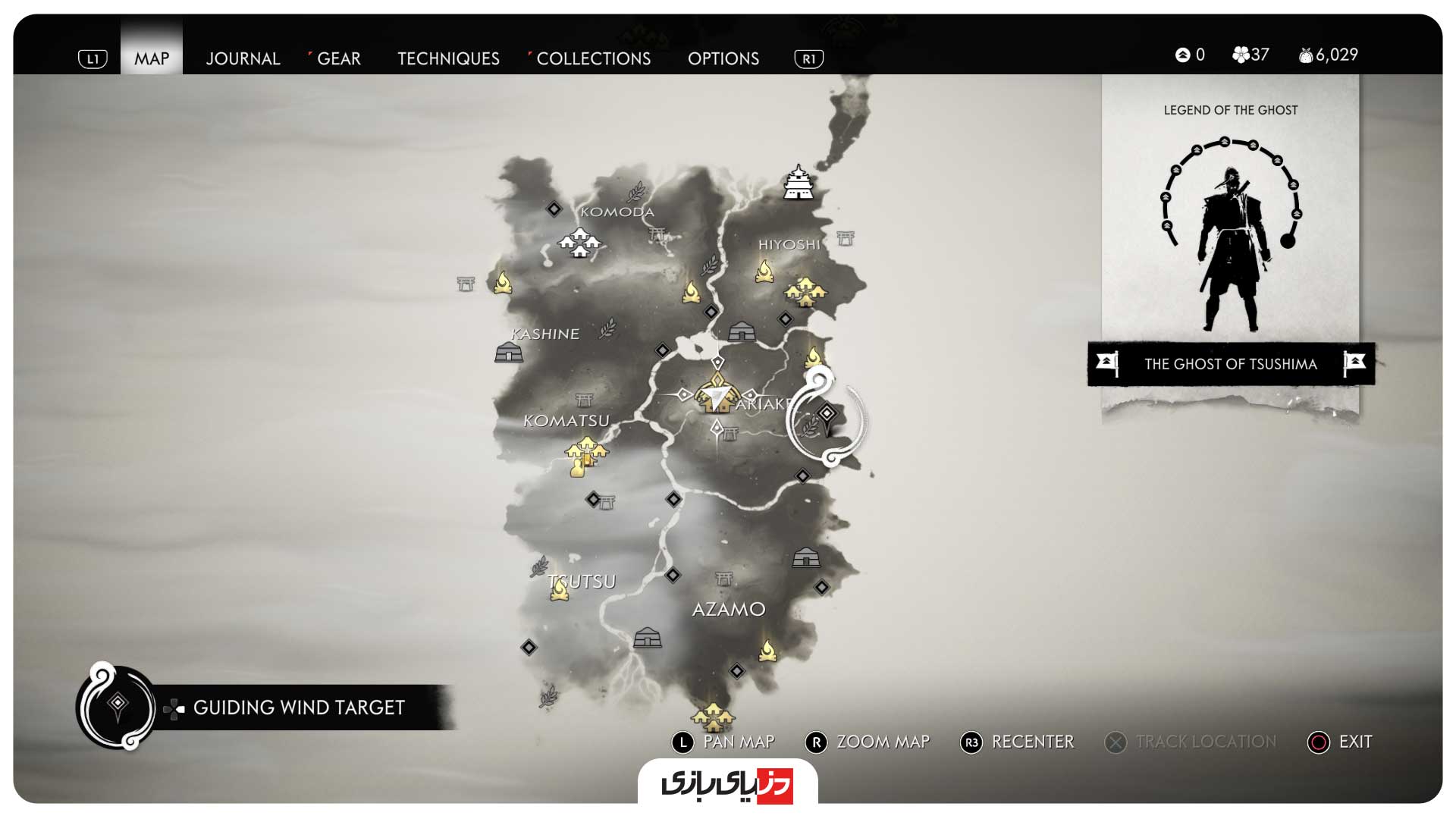Click the white castle marker on the map
This screenshot has height=819, width=1456.
pos(799,183)
